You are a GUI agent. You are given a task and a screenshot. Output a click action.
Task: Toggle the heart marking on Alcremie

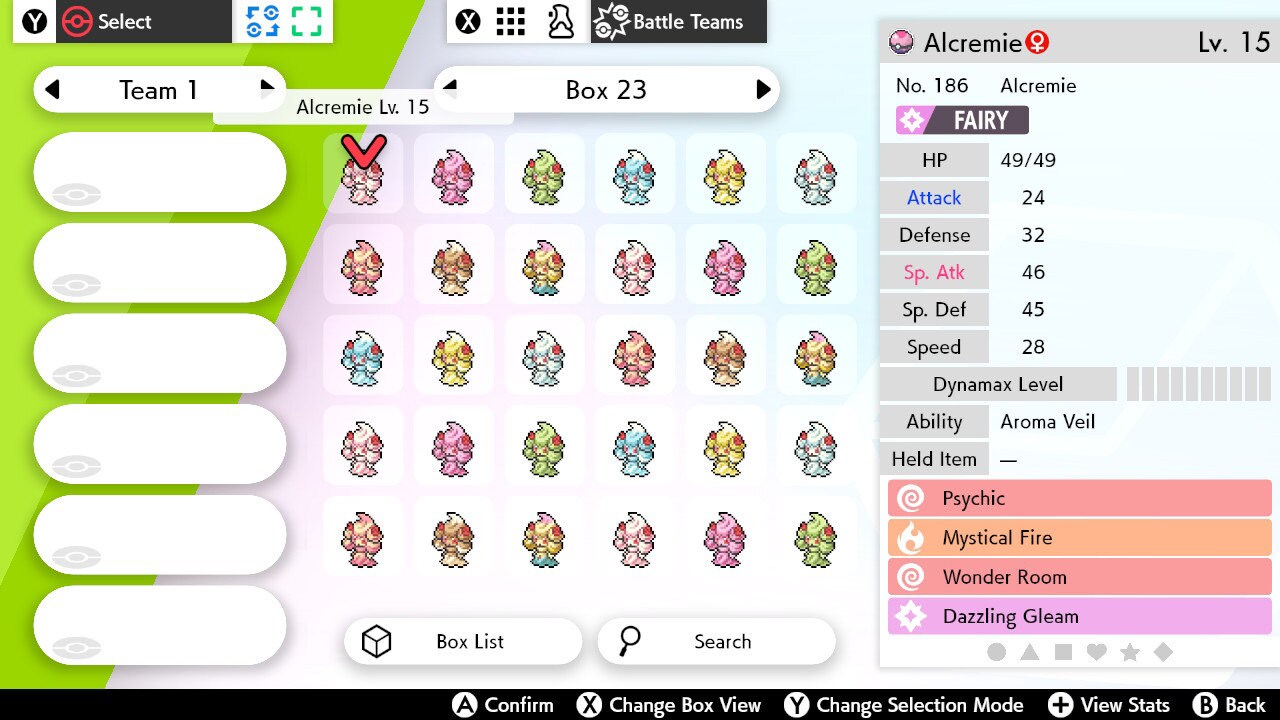point(1096,651)
